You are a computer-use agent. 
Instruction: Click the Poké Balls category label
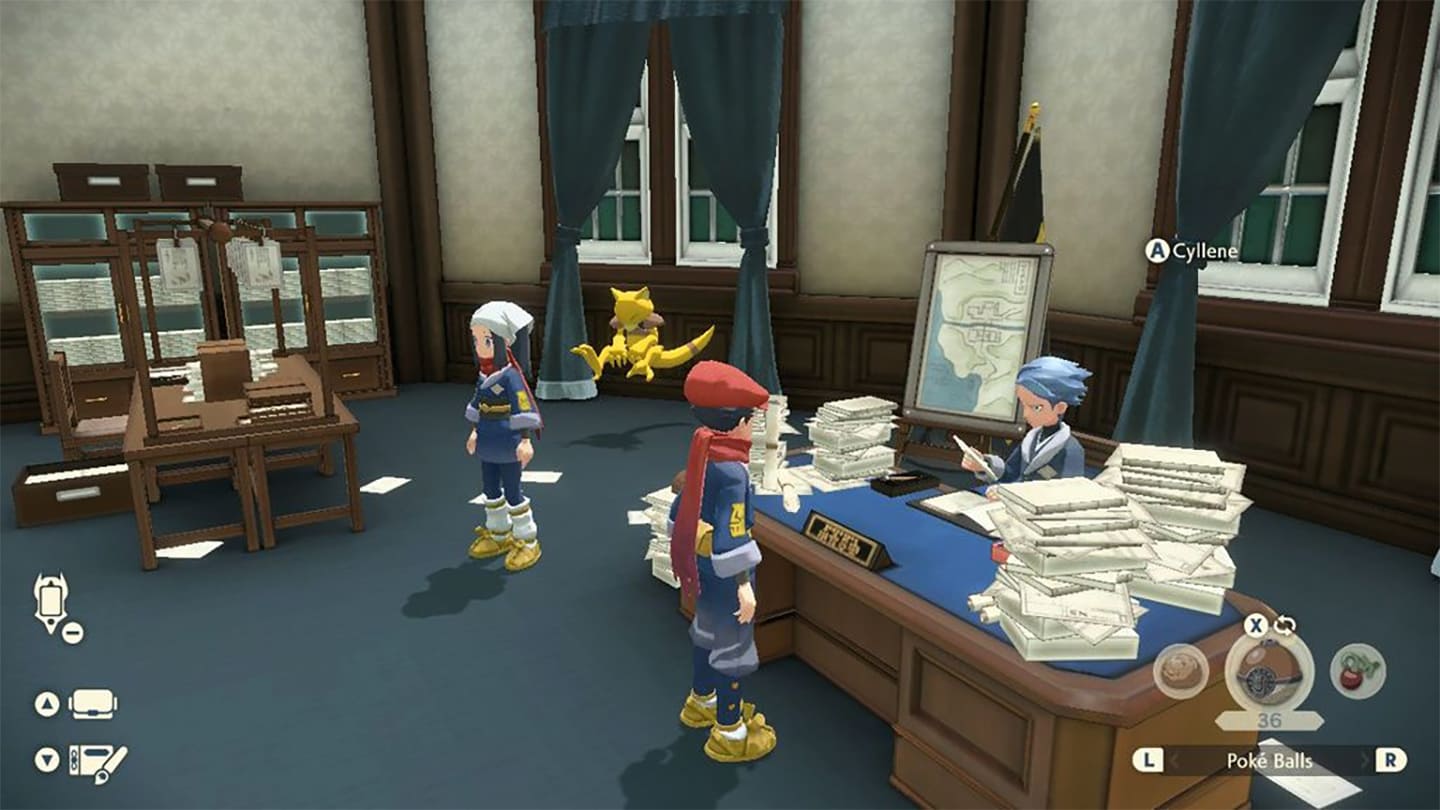1269,761
